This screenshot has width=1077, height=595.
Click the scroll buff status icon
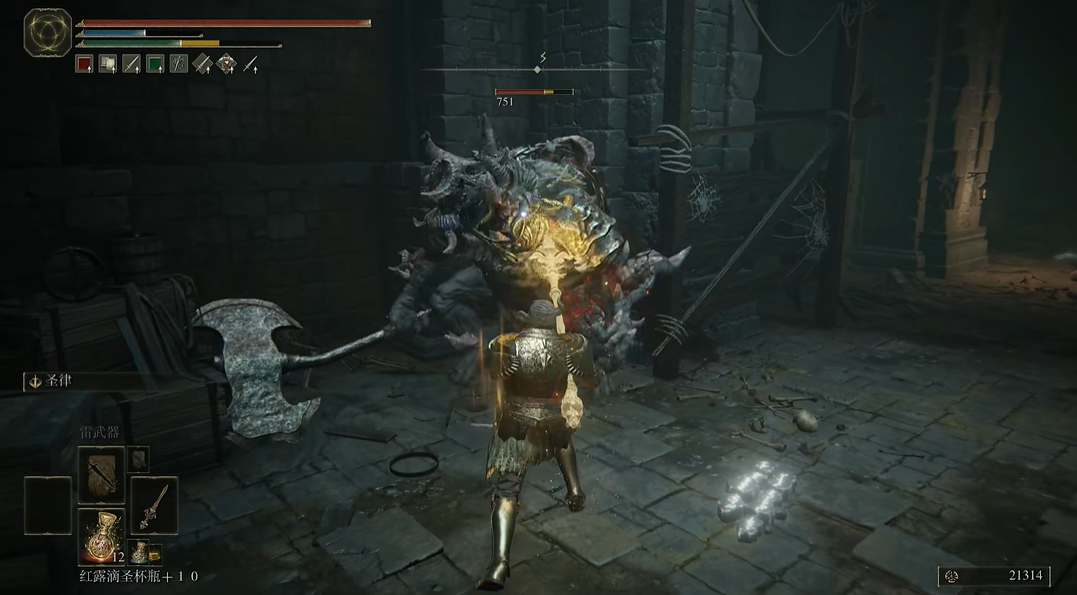click(x=108, y=64)
